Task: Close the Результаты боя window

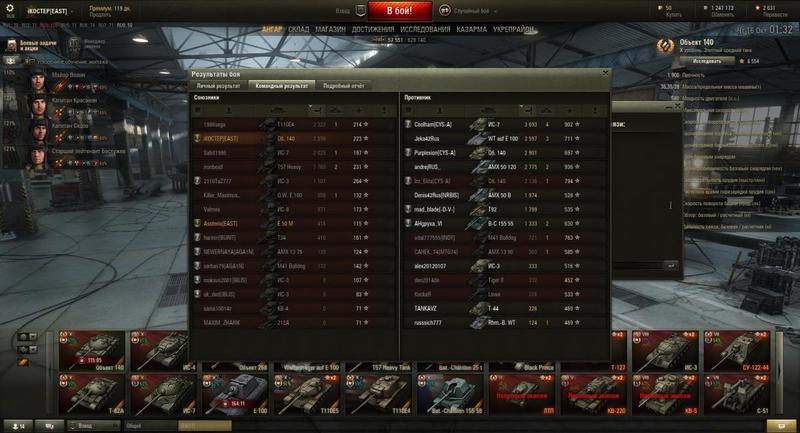Action: pos(604,74)
